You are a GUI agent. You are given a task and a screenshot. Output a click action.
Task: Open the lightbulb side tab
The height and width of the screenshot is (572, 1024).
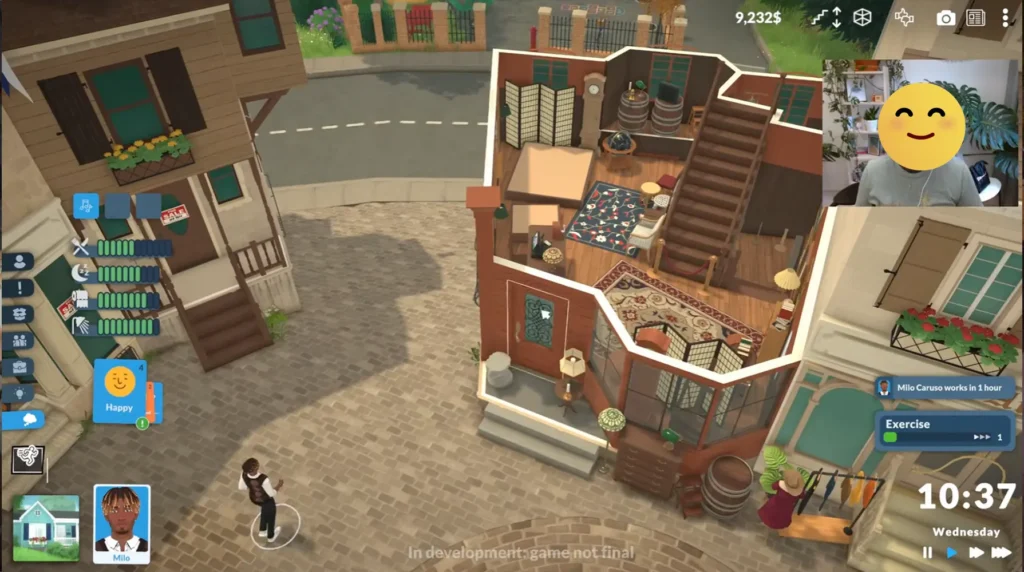pyautogui.click(x=17, y=393)
